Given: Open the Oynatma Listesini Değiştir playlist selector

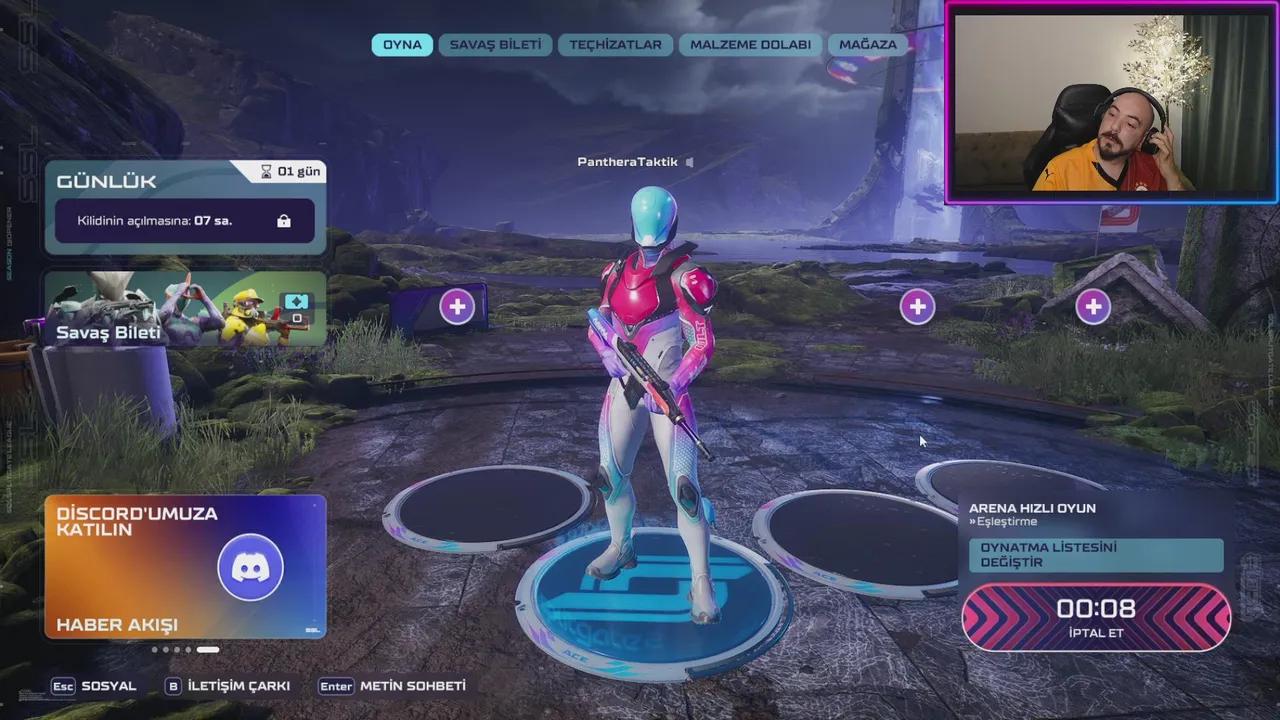Looking at the screenshot, I should [x=1095, y=555].
